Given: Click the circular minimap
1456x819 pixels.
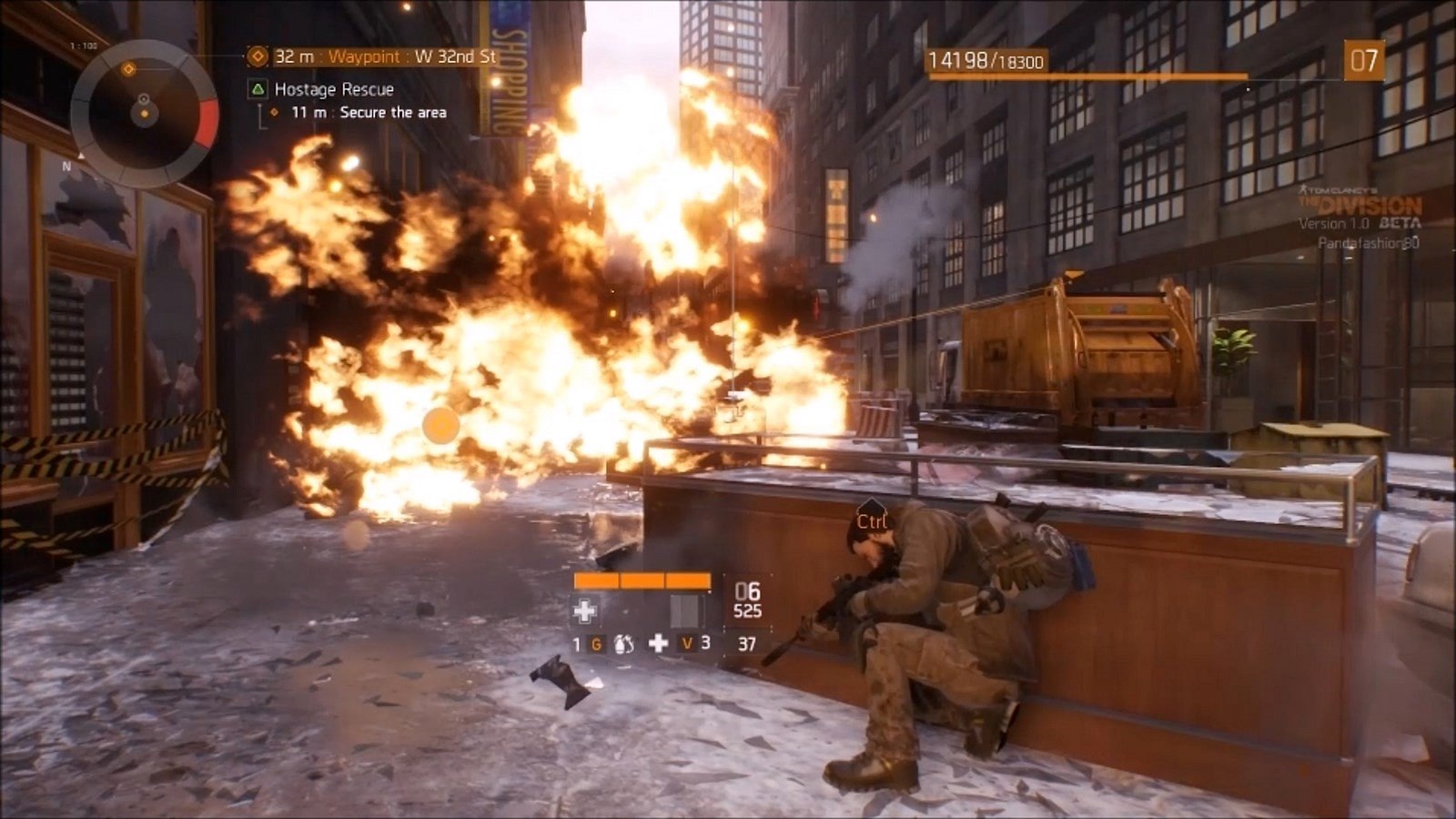Looking at the screenshot, I should pyautogui.click(x=144, y=113).
